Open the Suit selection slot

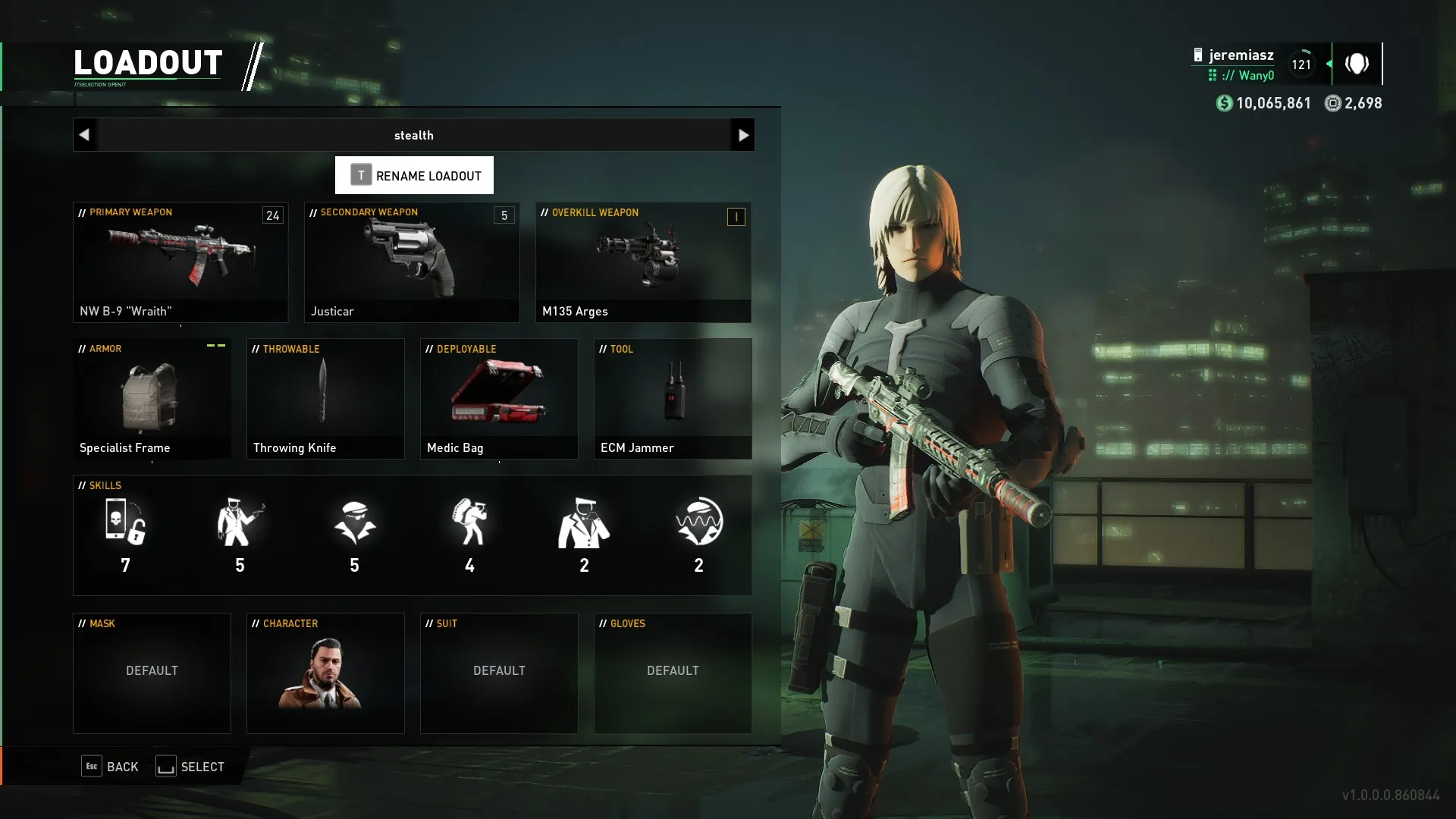(x=499, y=673)
